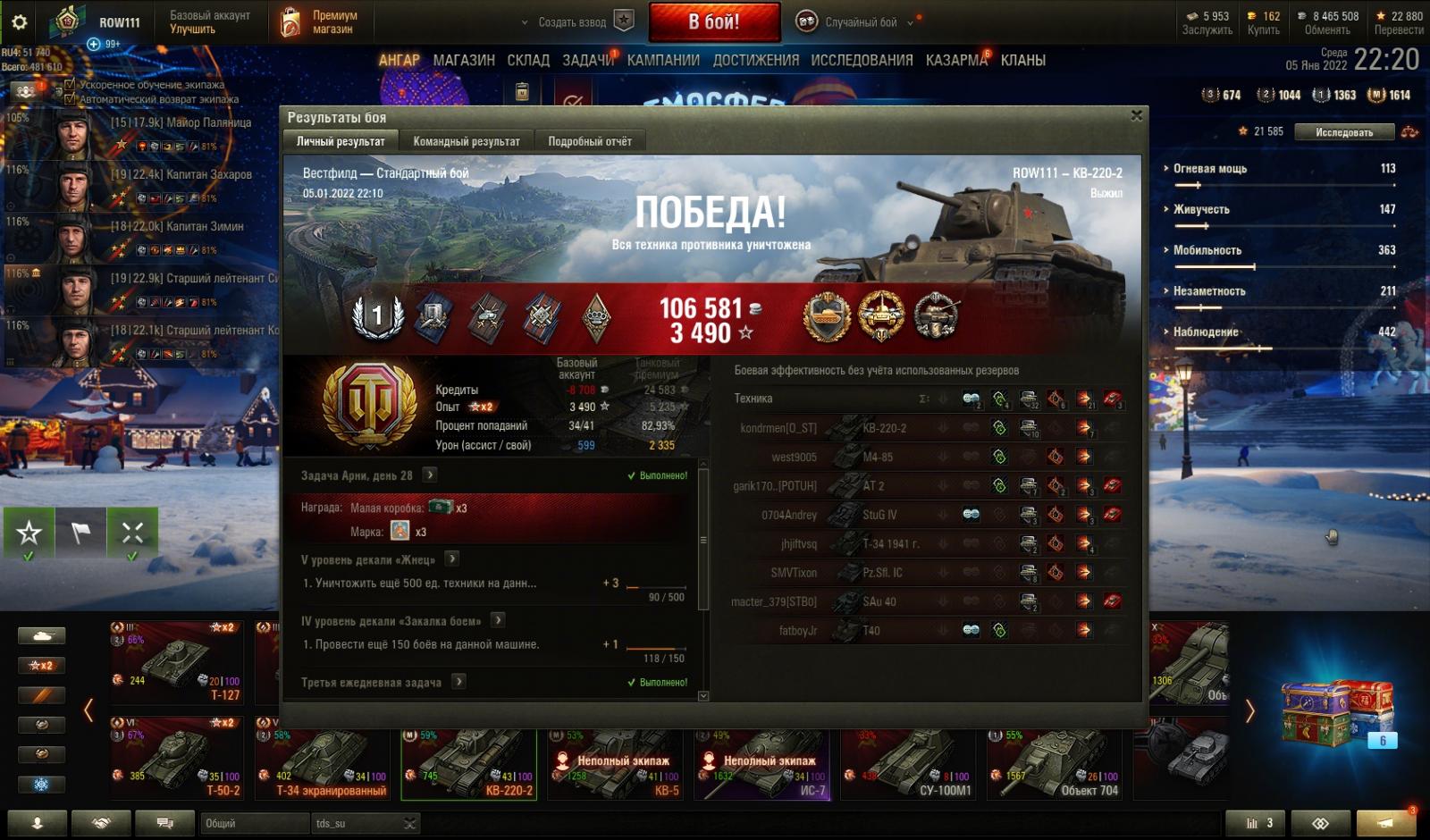Choose the СУ-100М1 vehicle slot

click(x=912, y=762)
